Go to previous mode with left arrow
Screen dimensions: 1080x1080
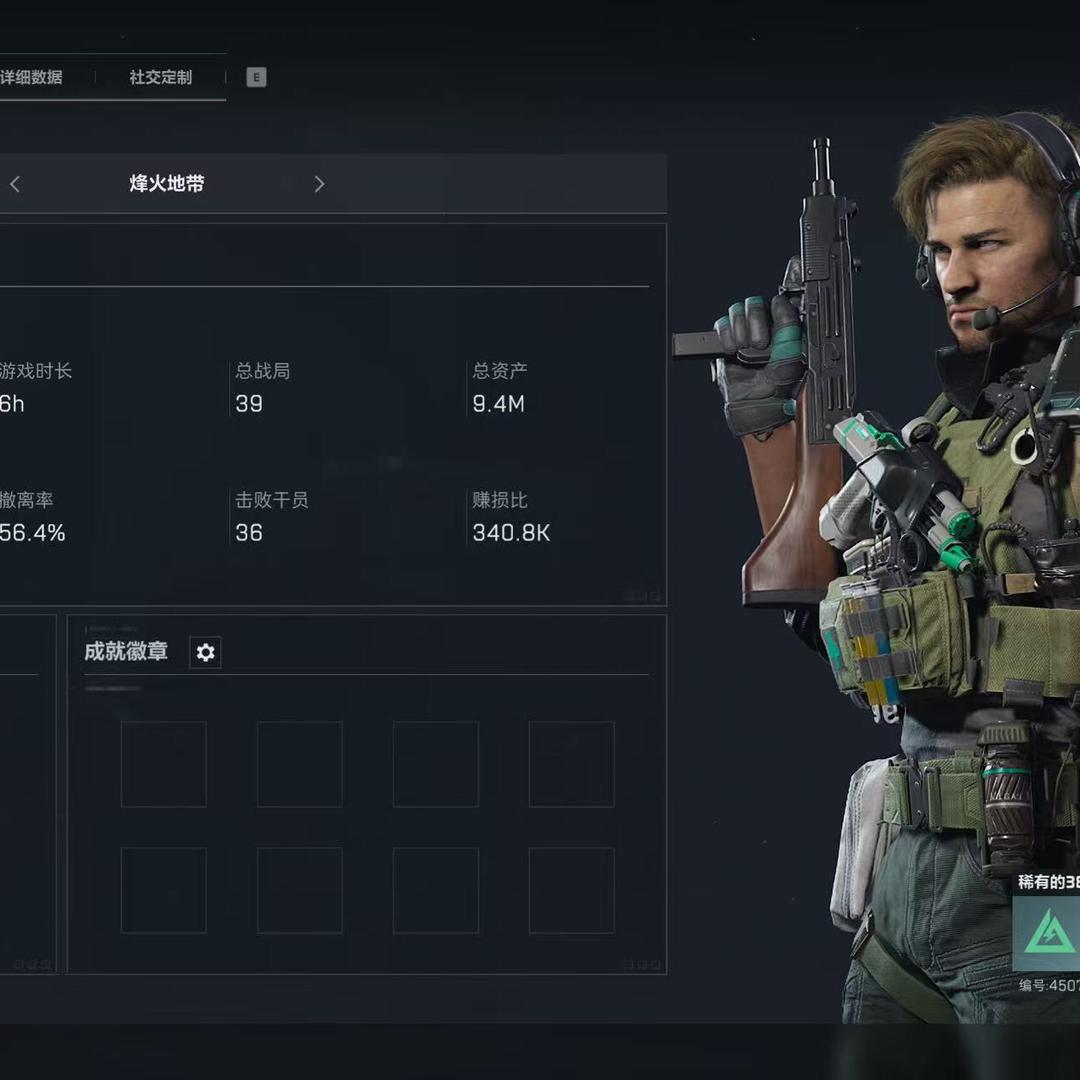pos(15,184)
